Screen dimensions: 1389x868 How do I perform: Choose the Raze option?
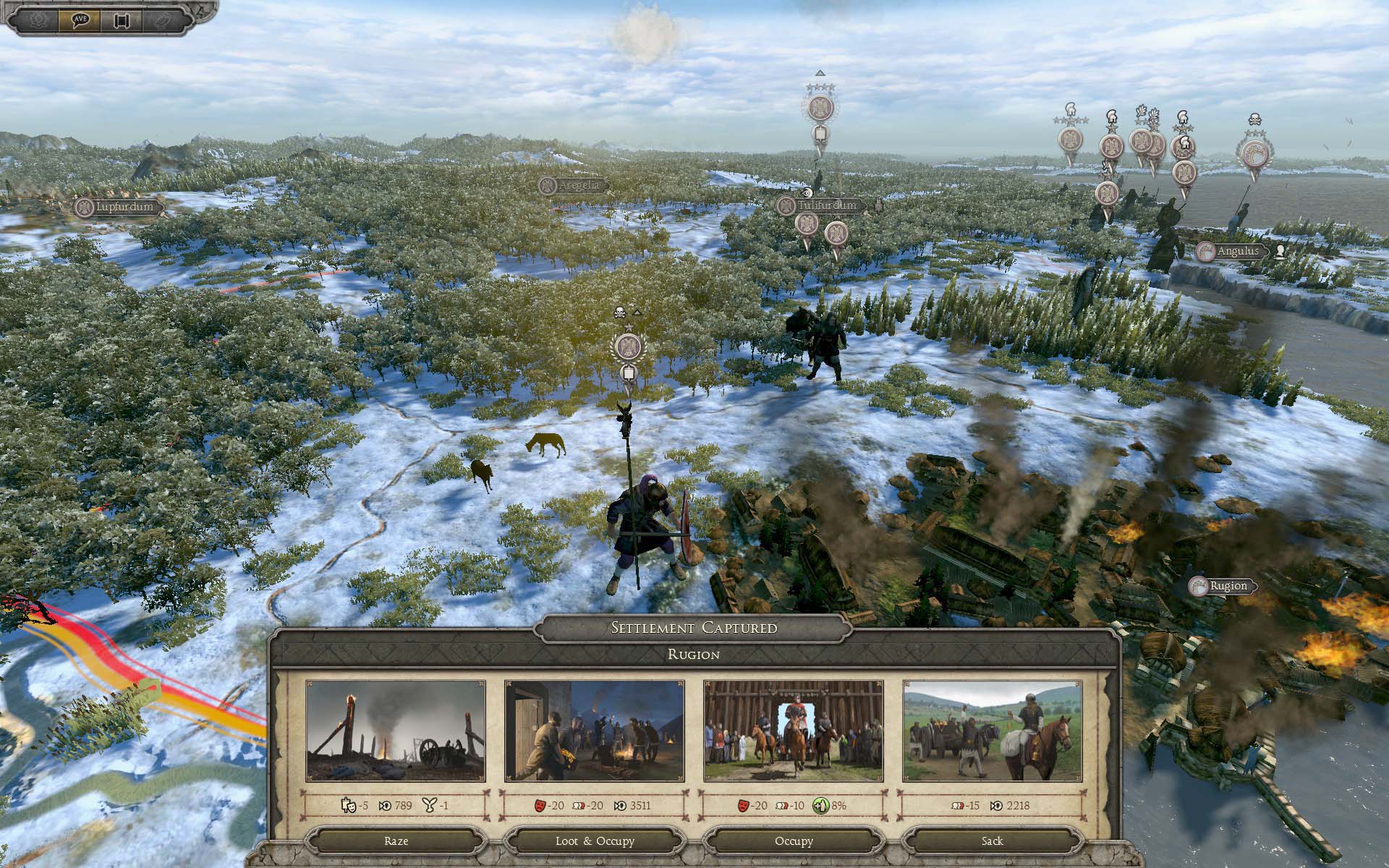(396, 841)
